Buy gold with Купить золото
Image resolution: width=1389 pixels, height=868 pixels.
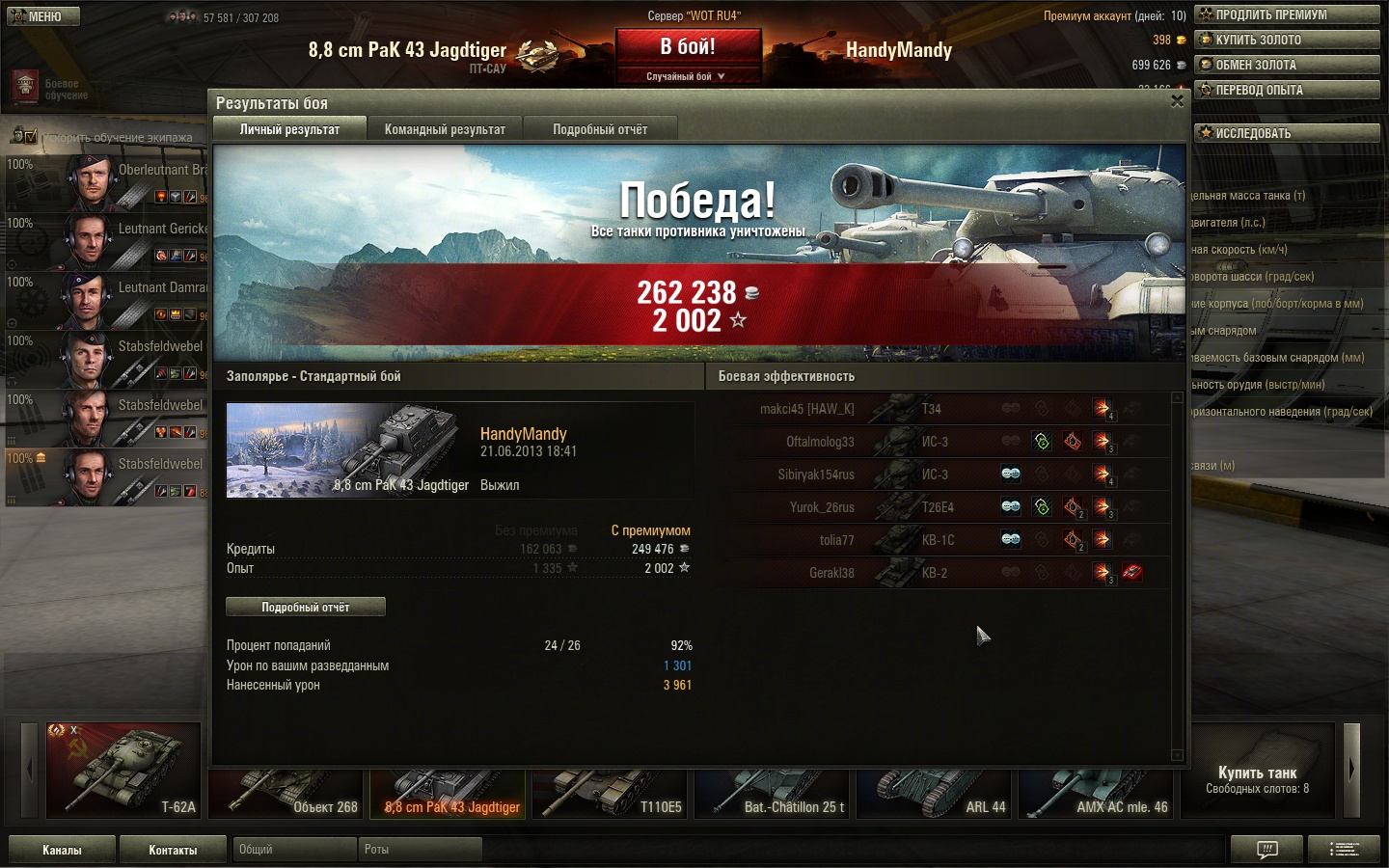click(x=1287, y=40)
